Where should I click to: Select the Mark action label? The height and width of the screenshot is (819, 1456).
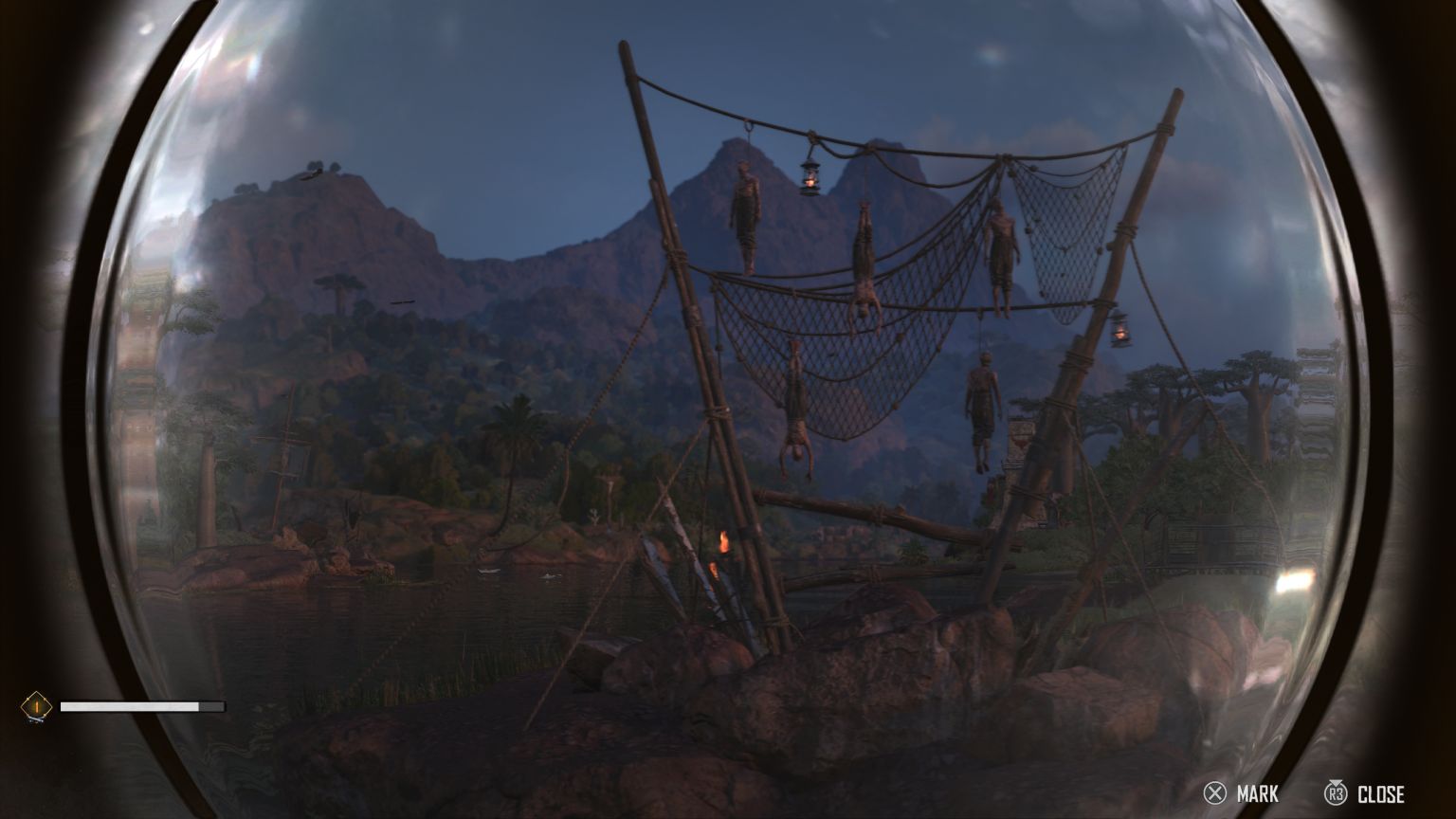(1257, 794)
